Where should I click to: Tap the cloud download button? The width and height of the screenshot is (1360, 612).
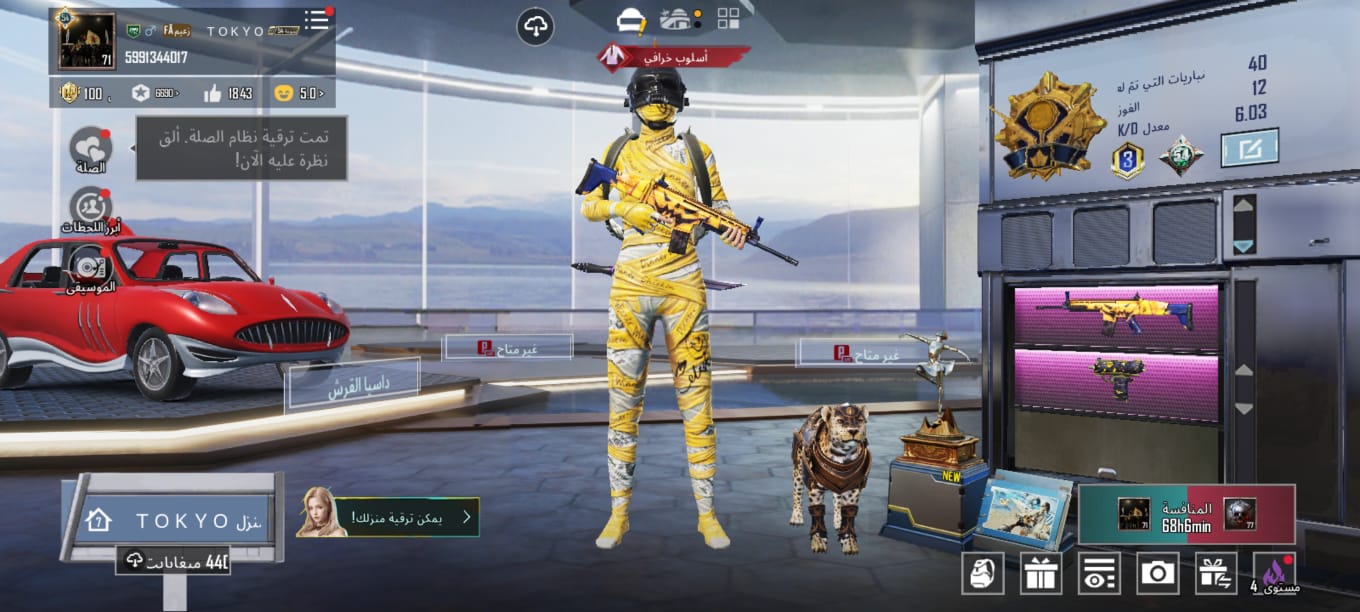click(x=535, y=26)
